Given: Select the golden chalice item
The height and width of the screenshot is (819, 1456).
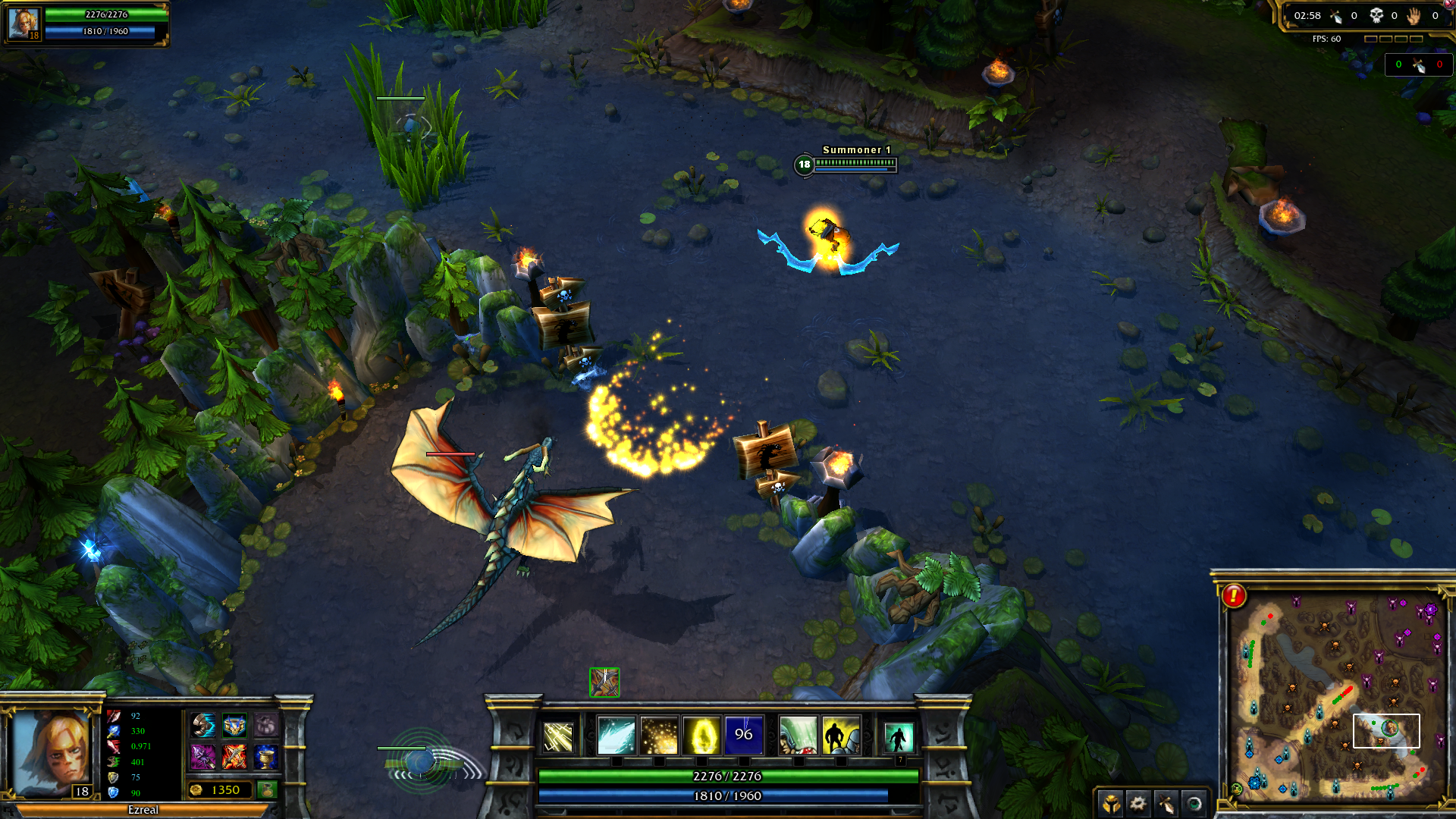Looking at the screenshot, I should (265, 756).
